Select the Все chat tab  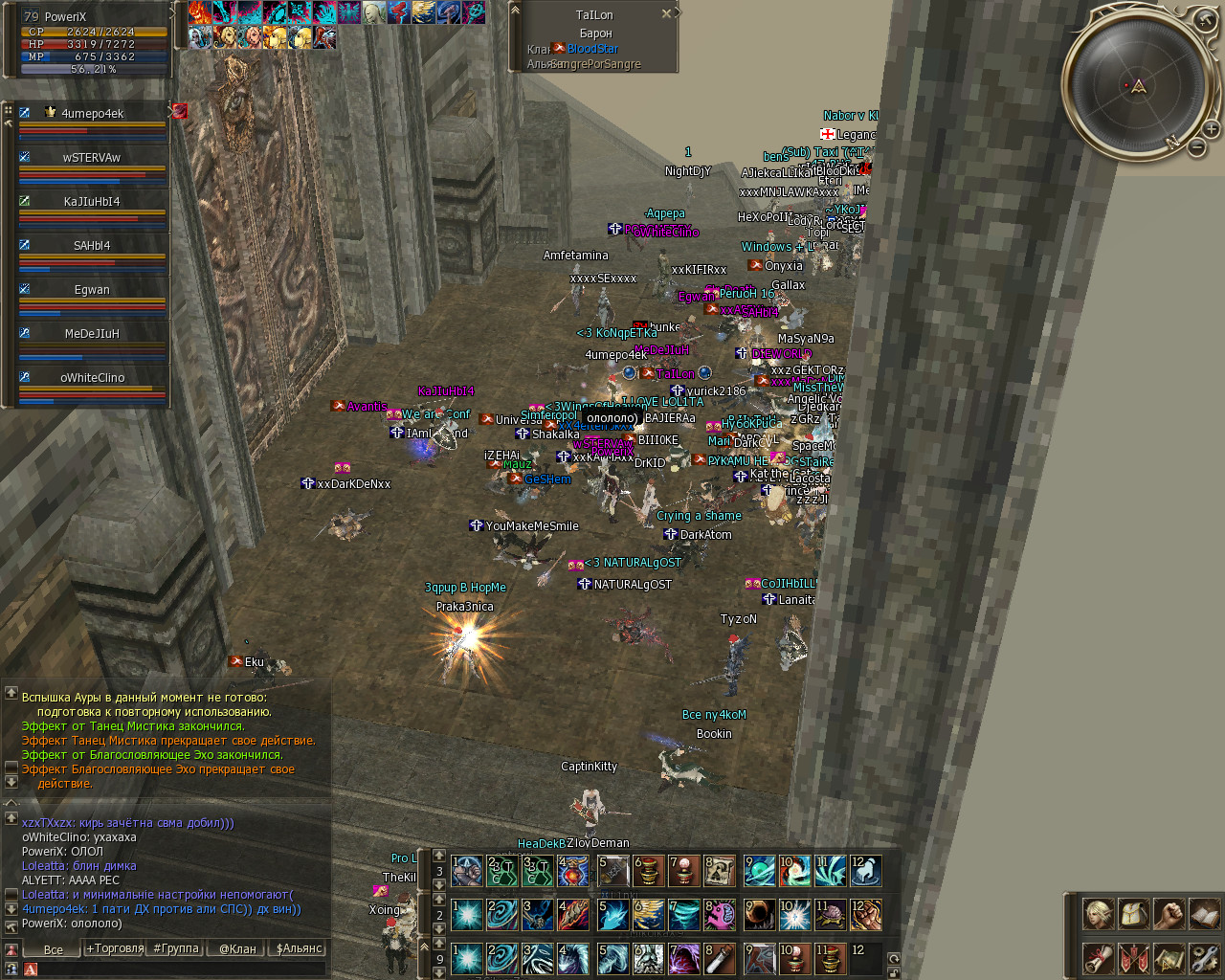(54, 949)
